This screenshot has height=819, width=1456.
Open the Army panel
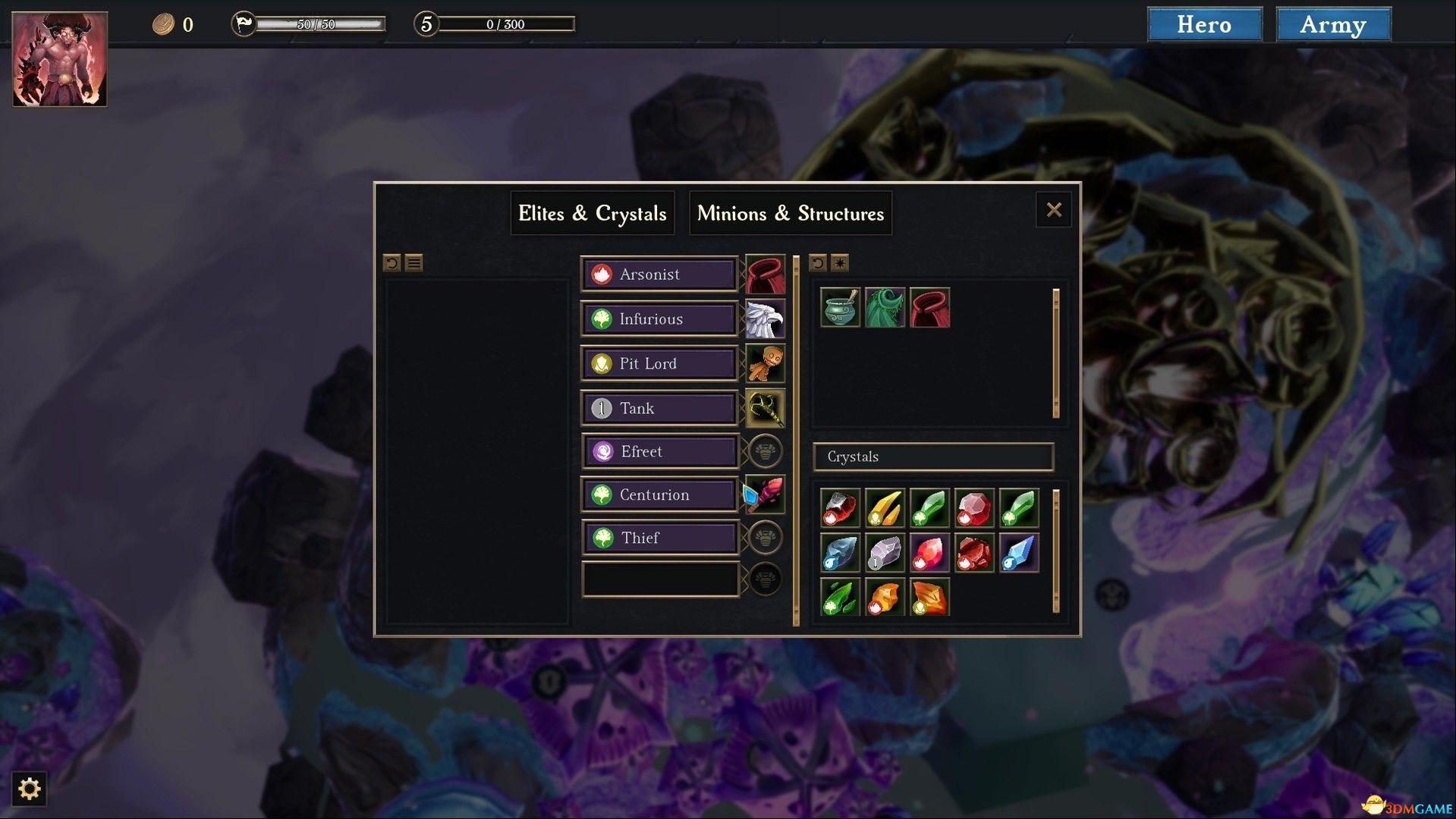pos(1333,24)
